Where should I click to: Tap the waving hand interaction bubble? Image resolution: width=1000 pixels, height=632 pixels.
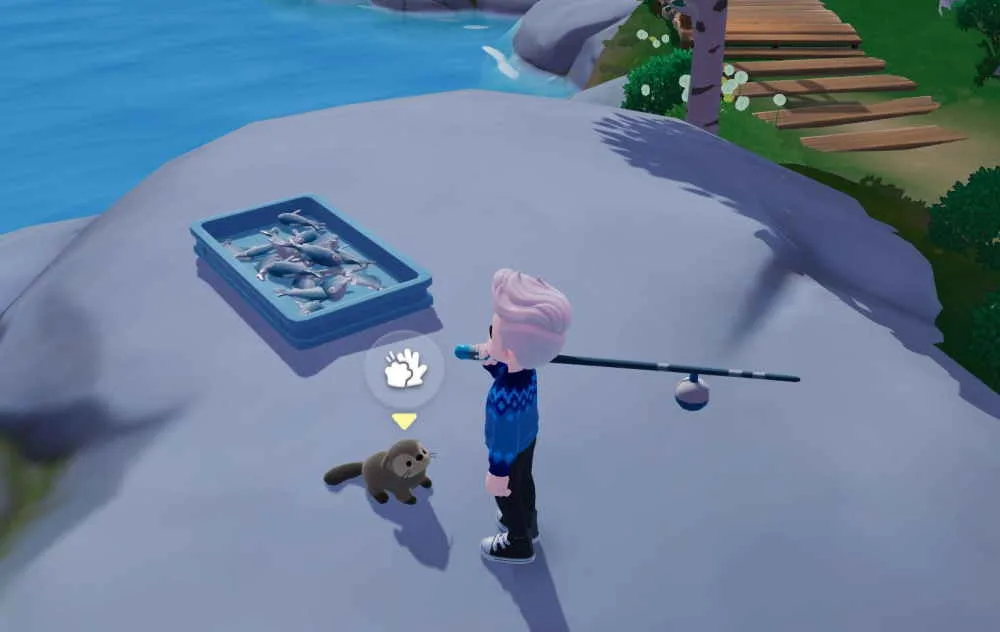(x=404, y=370)
